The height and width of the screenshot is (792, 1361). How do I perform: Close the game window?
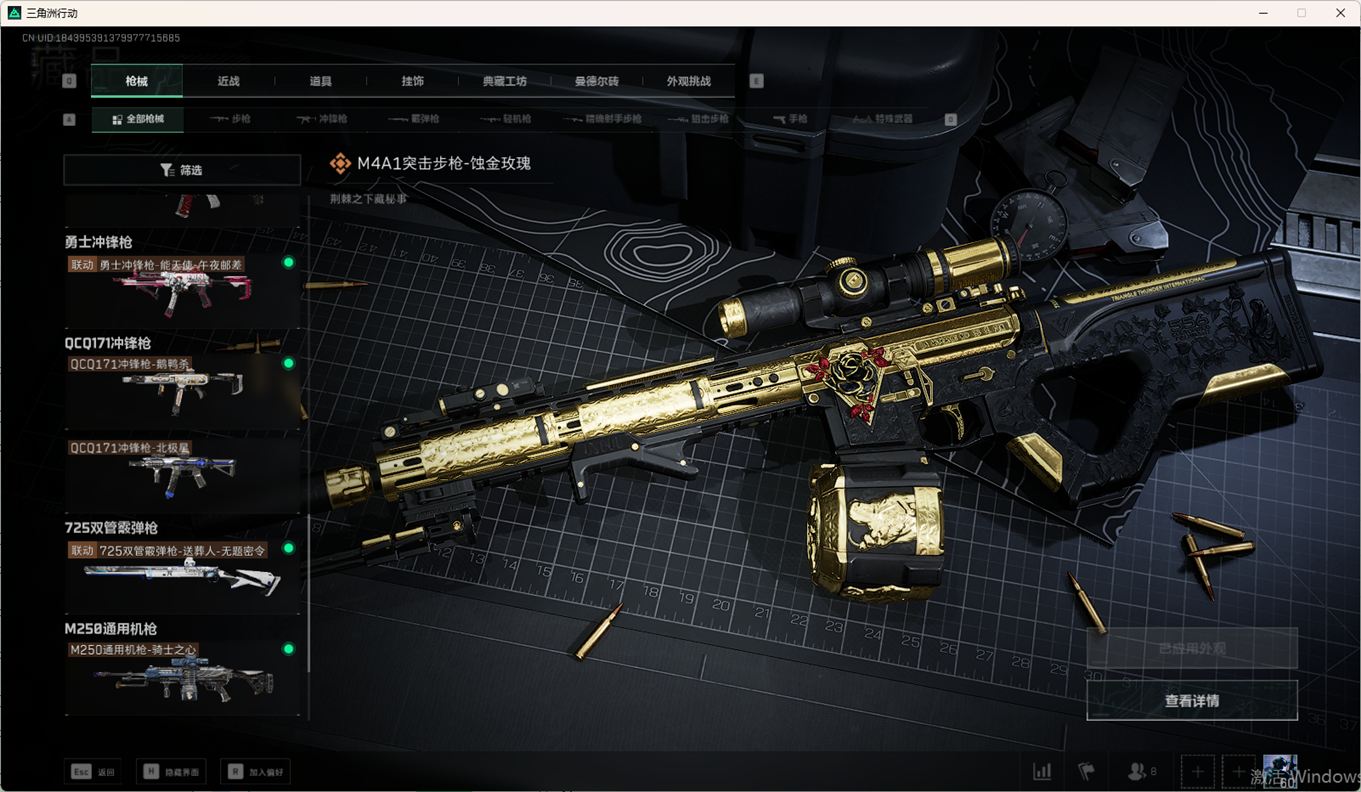pos(1340,13)
